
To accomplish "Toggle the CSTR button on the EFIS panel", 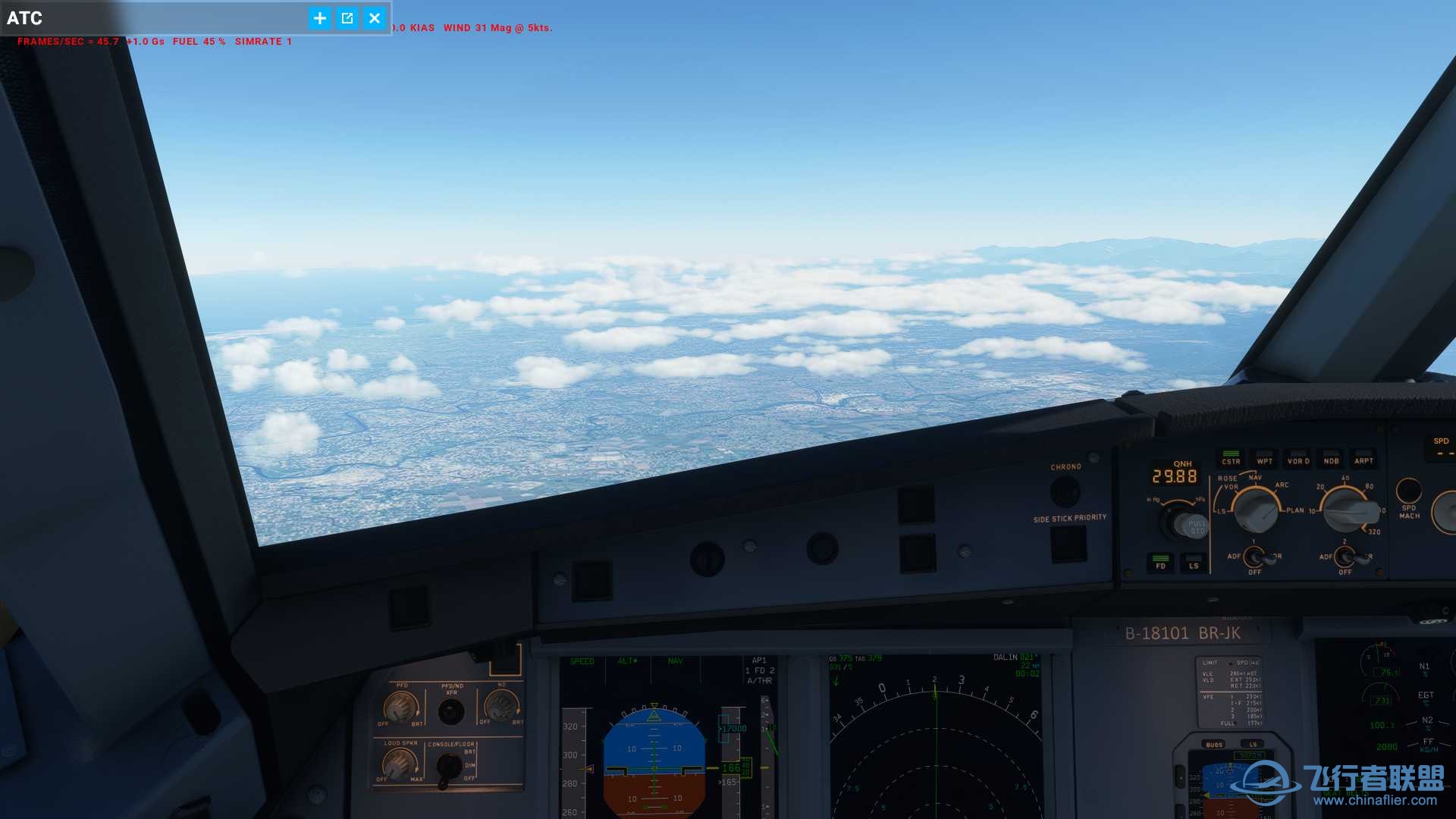I will (1231, 458).
